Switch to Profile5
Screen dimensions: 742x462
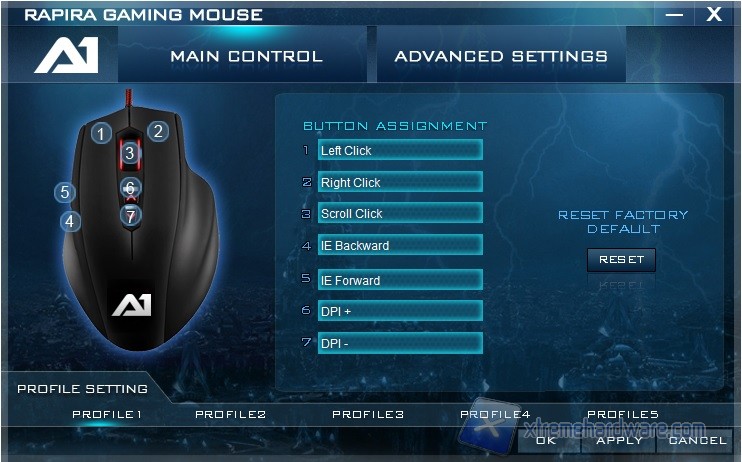[x=622, y=414]
